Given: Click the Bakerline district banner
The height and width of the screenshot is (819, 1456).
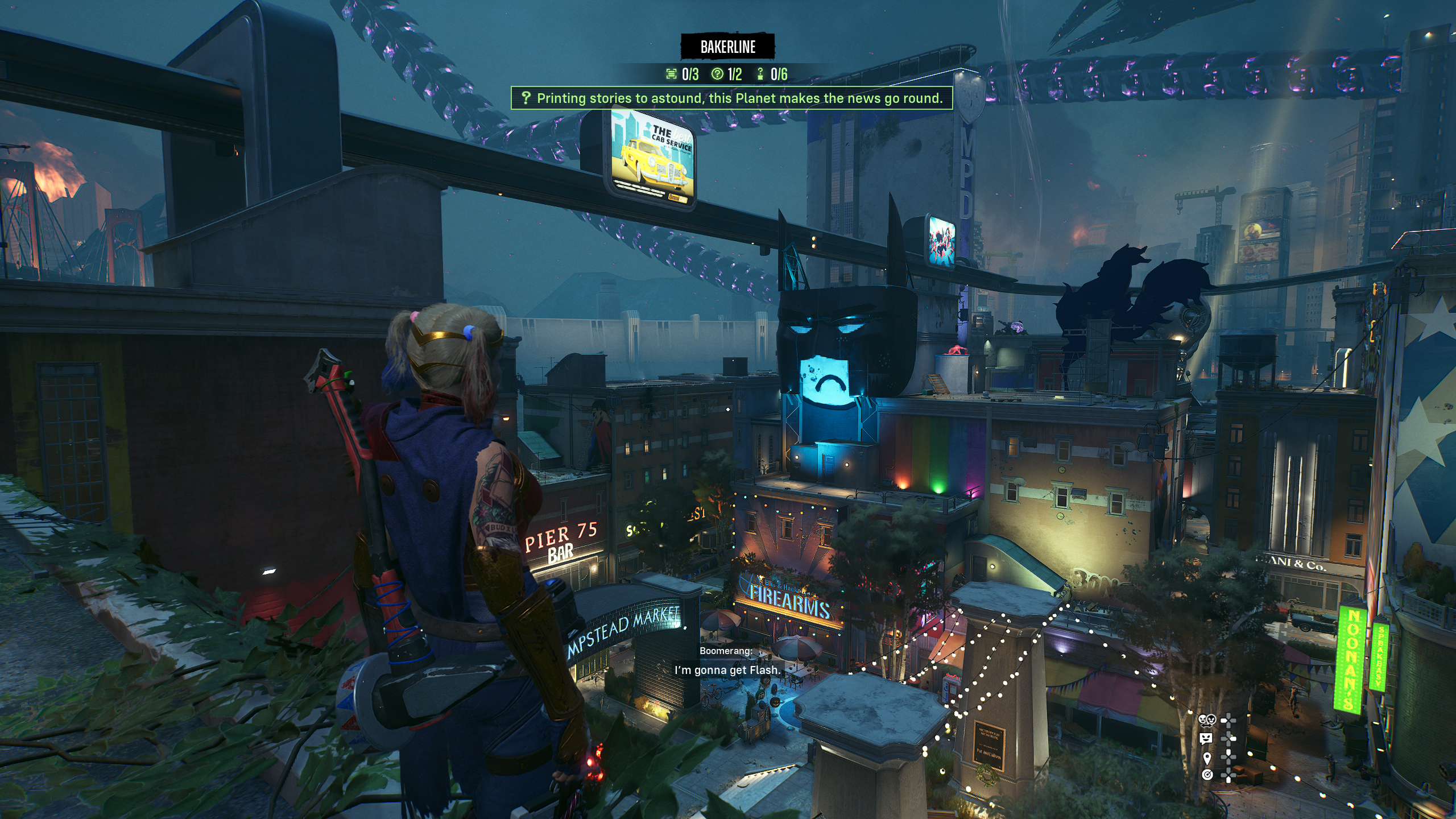Looking at the screenshot, I should pyautogui.click(x=728, y=47).
